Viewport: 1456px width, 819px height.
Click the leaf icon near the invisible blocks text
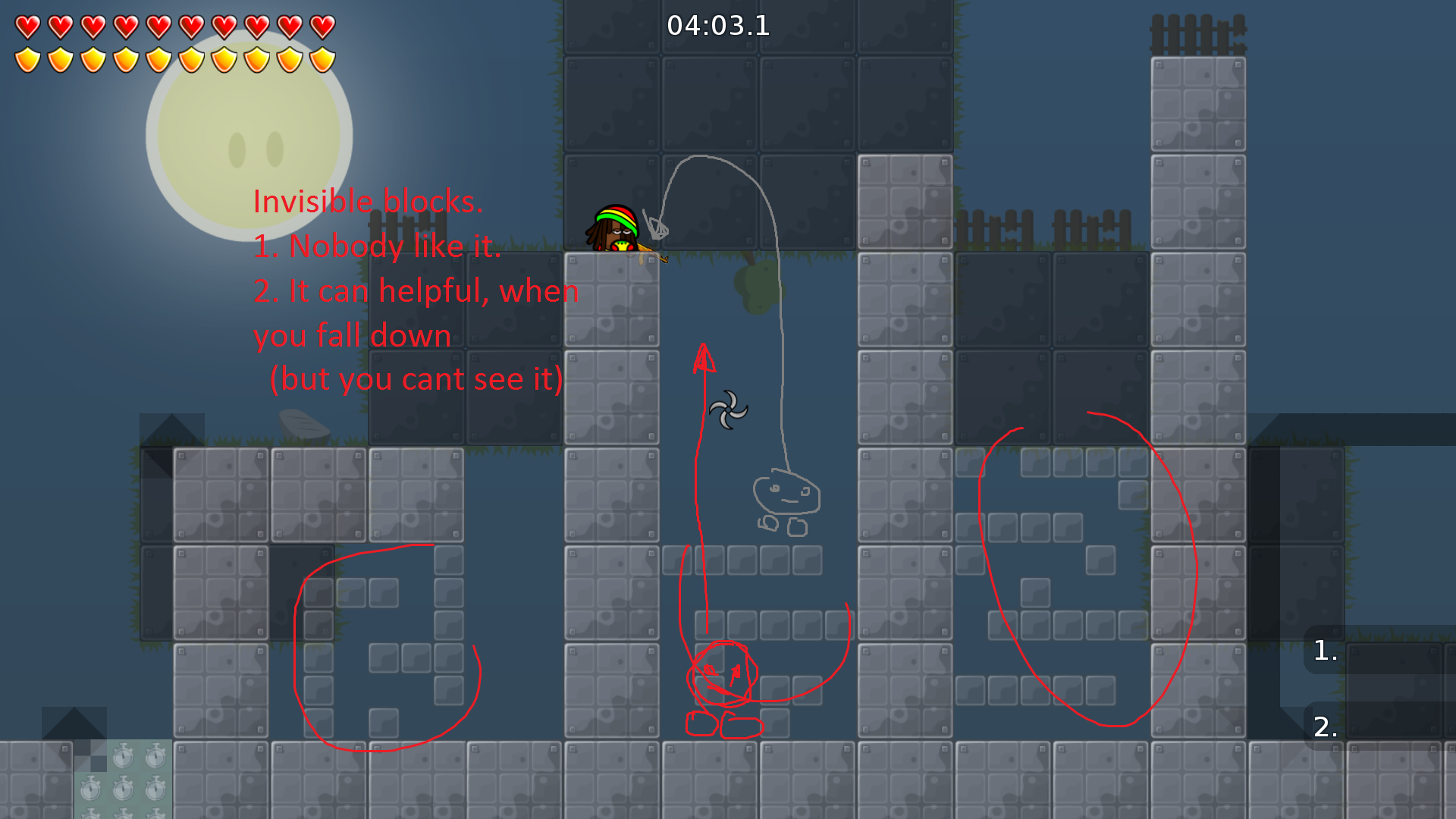(303, 425)
